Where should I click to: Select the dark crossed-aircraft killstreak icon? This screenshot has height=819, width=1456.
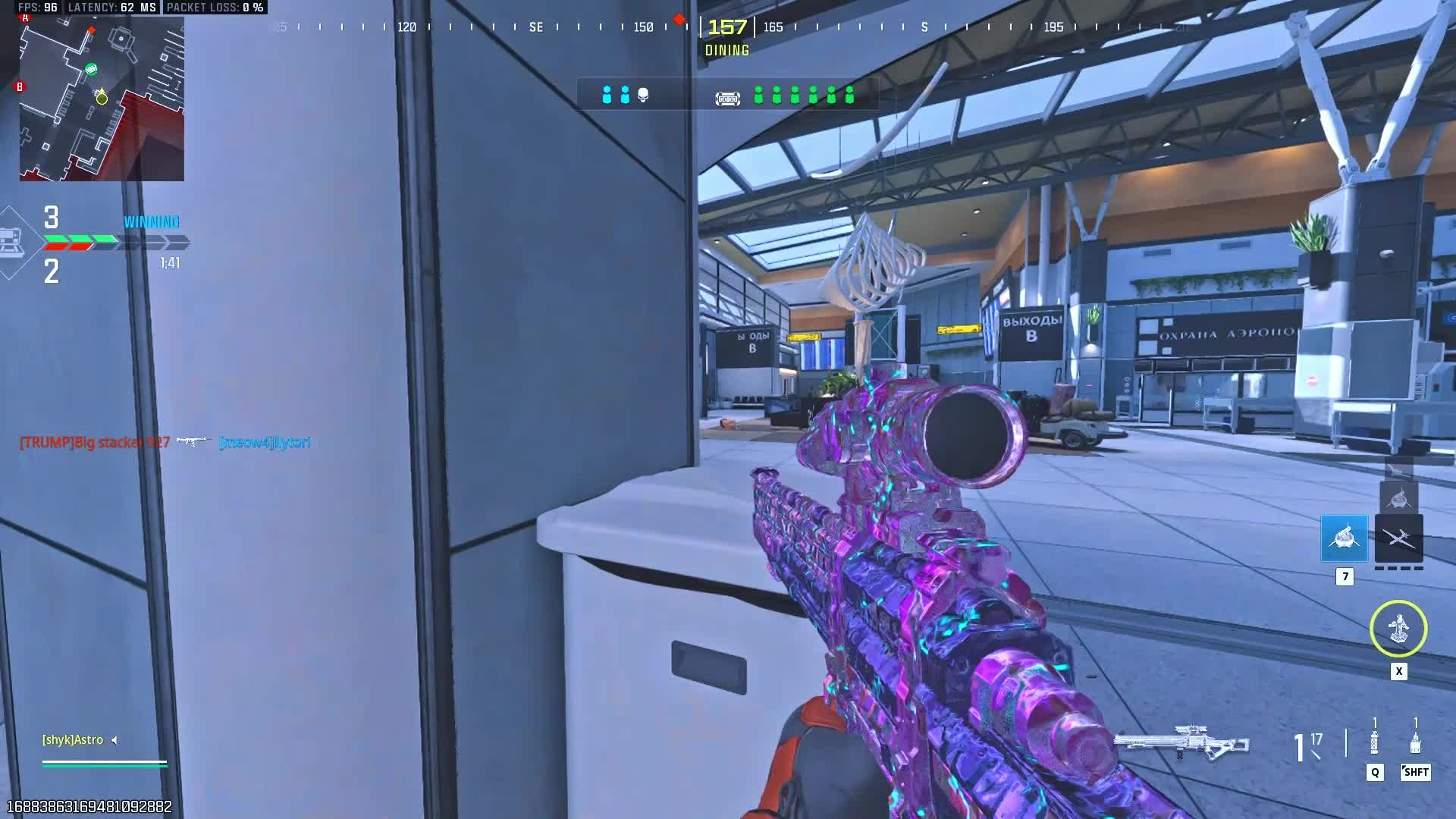pyautogui.click(x=1398, y=538)
